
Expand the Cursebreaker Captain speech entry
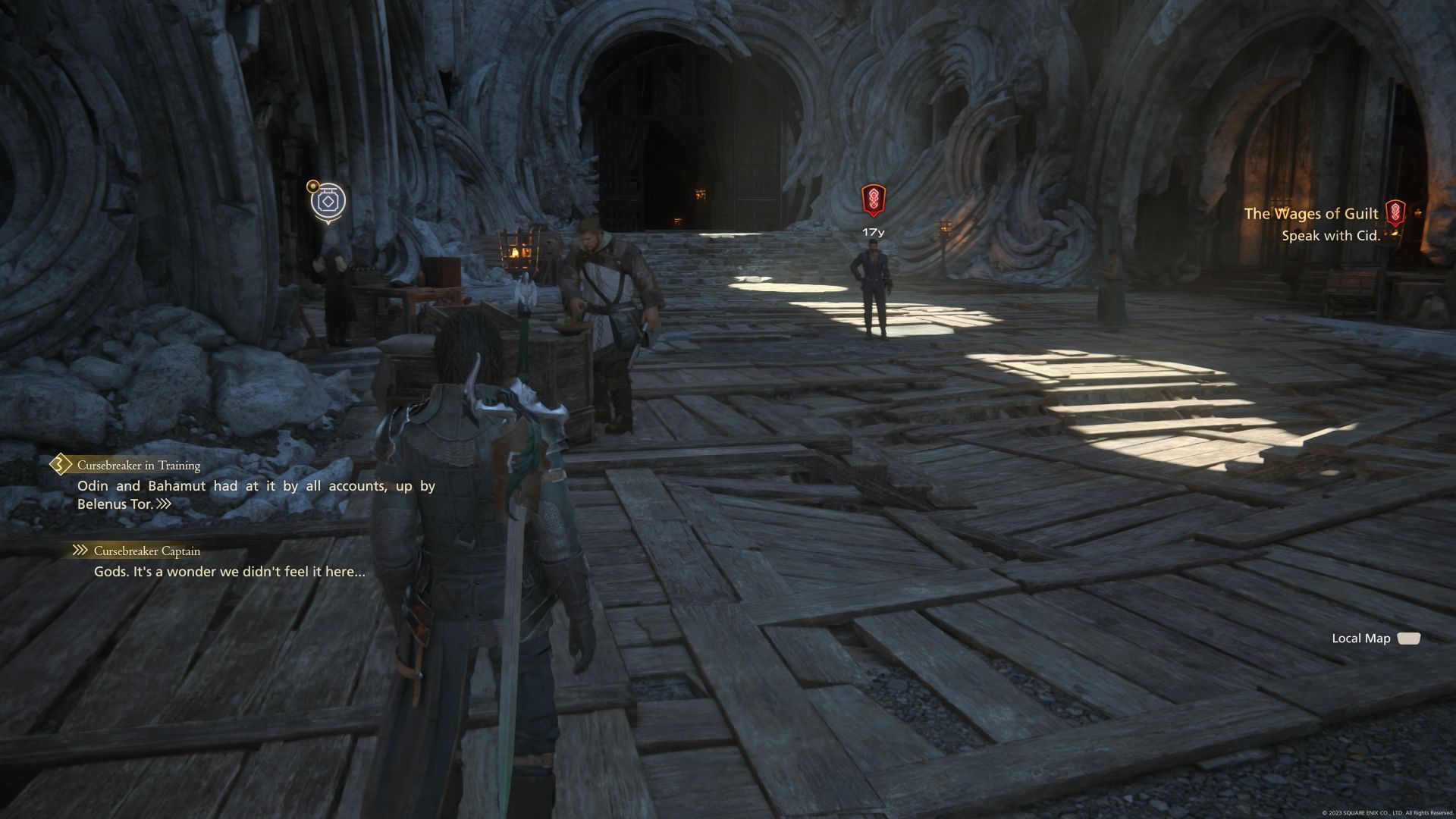(x=148, y=551)
